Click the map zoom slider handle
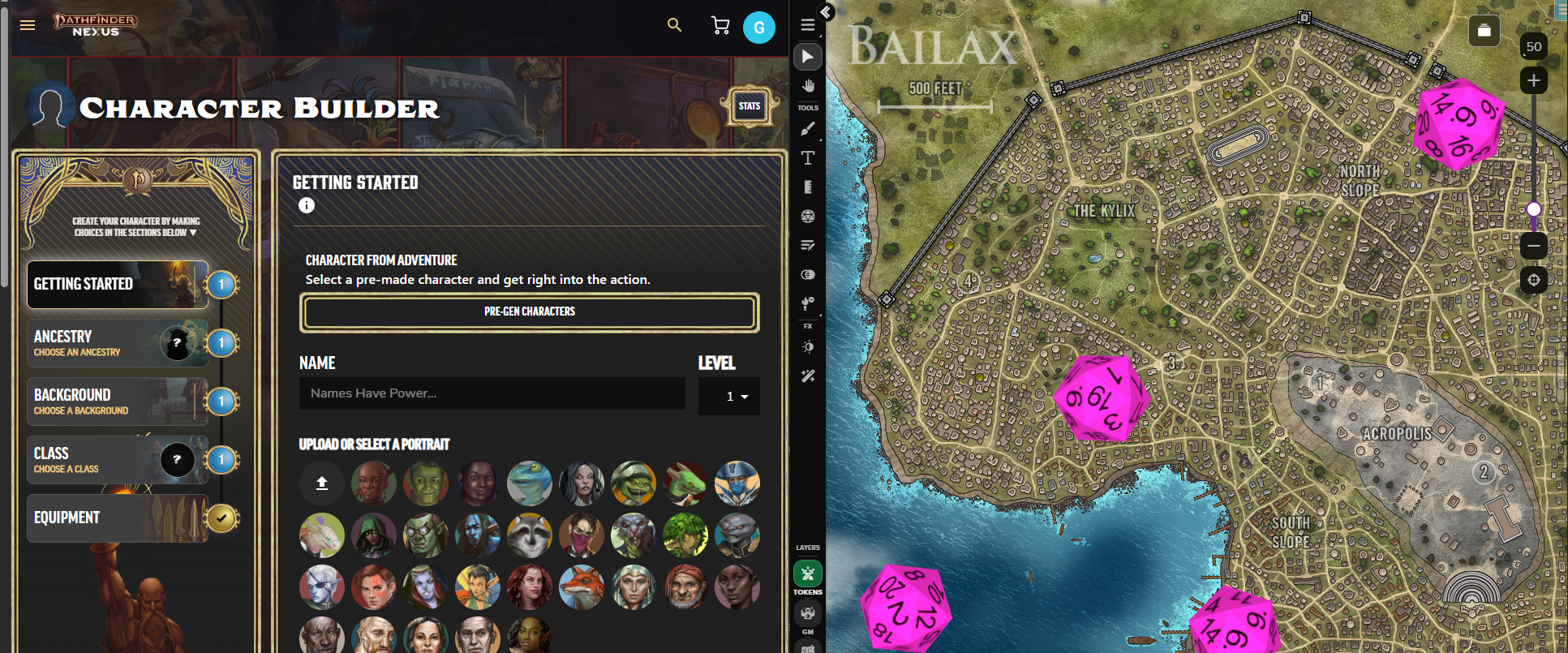Image resolution: width=1568 pixels, height=653 pixels. click(1533, 209)
